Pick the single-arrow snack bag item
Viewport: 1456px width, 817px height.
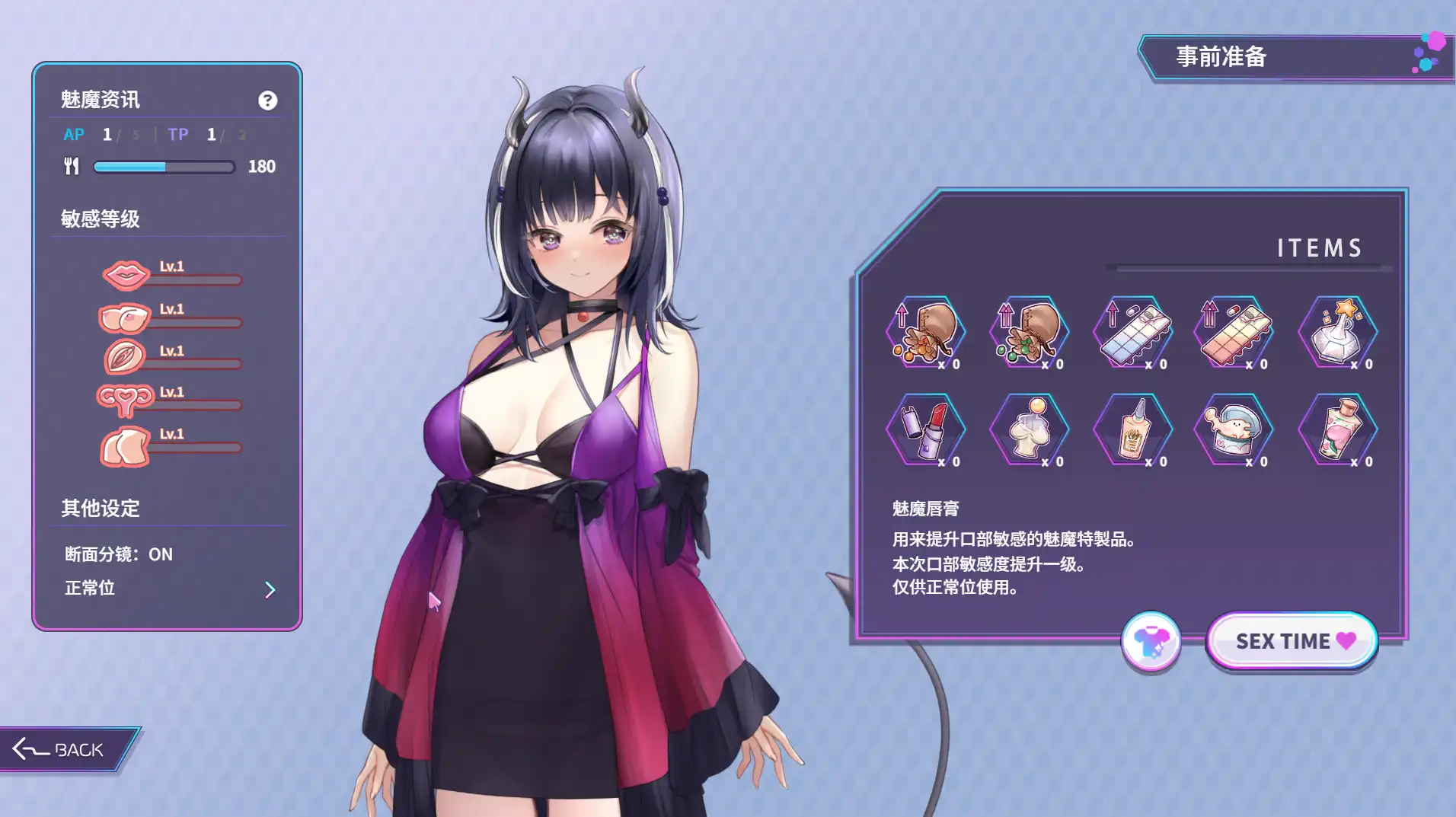click(926, 333)
